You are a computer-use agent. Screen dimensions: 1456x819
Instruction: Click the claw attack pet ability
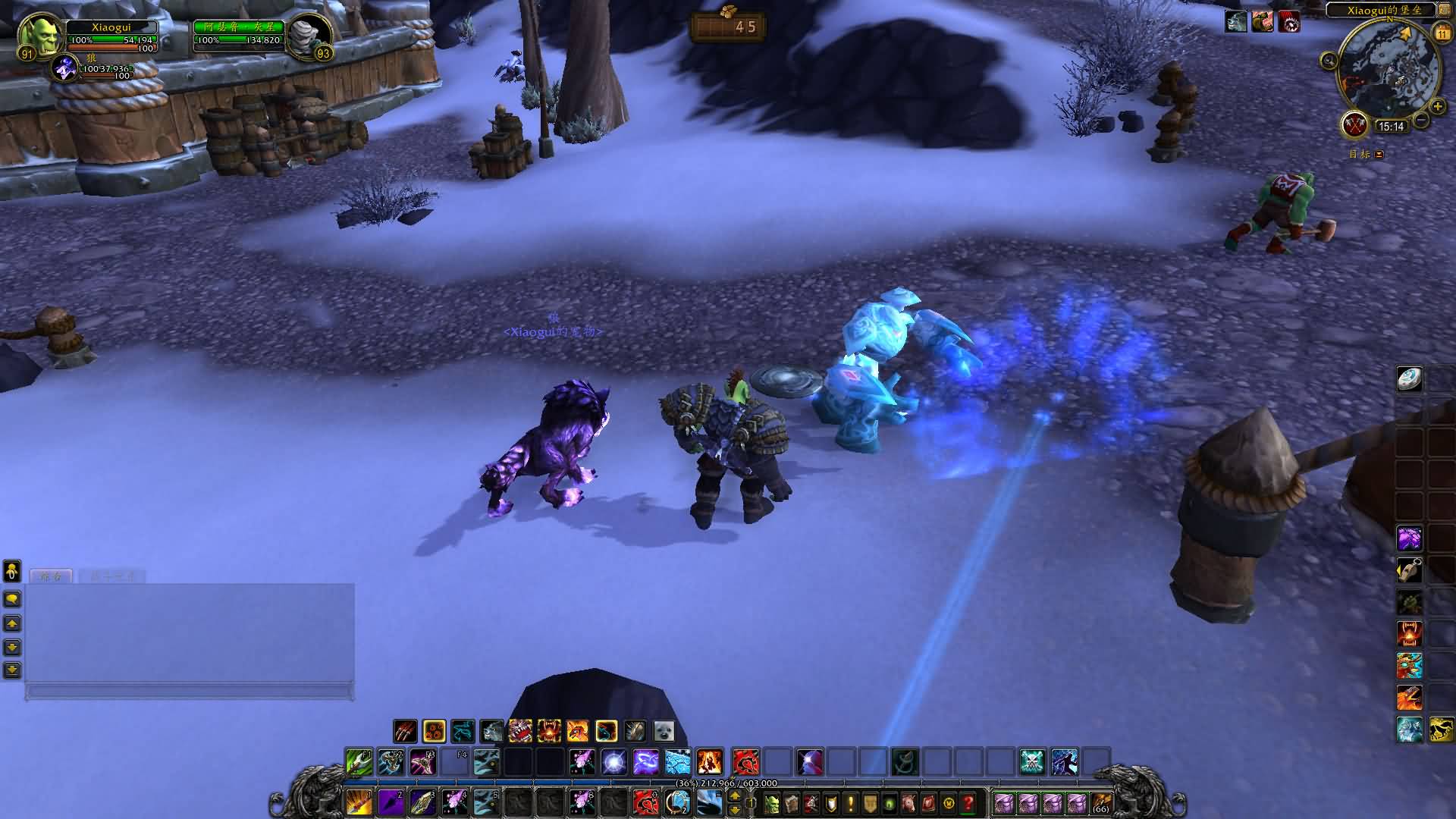[x=405, y=731]
